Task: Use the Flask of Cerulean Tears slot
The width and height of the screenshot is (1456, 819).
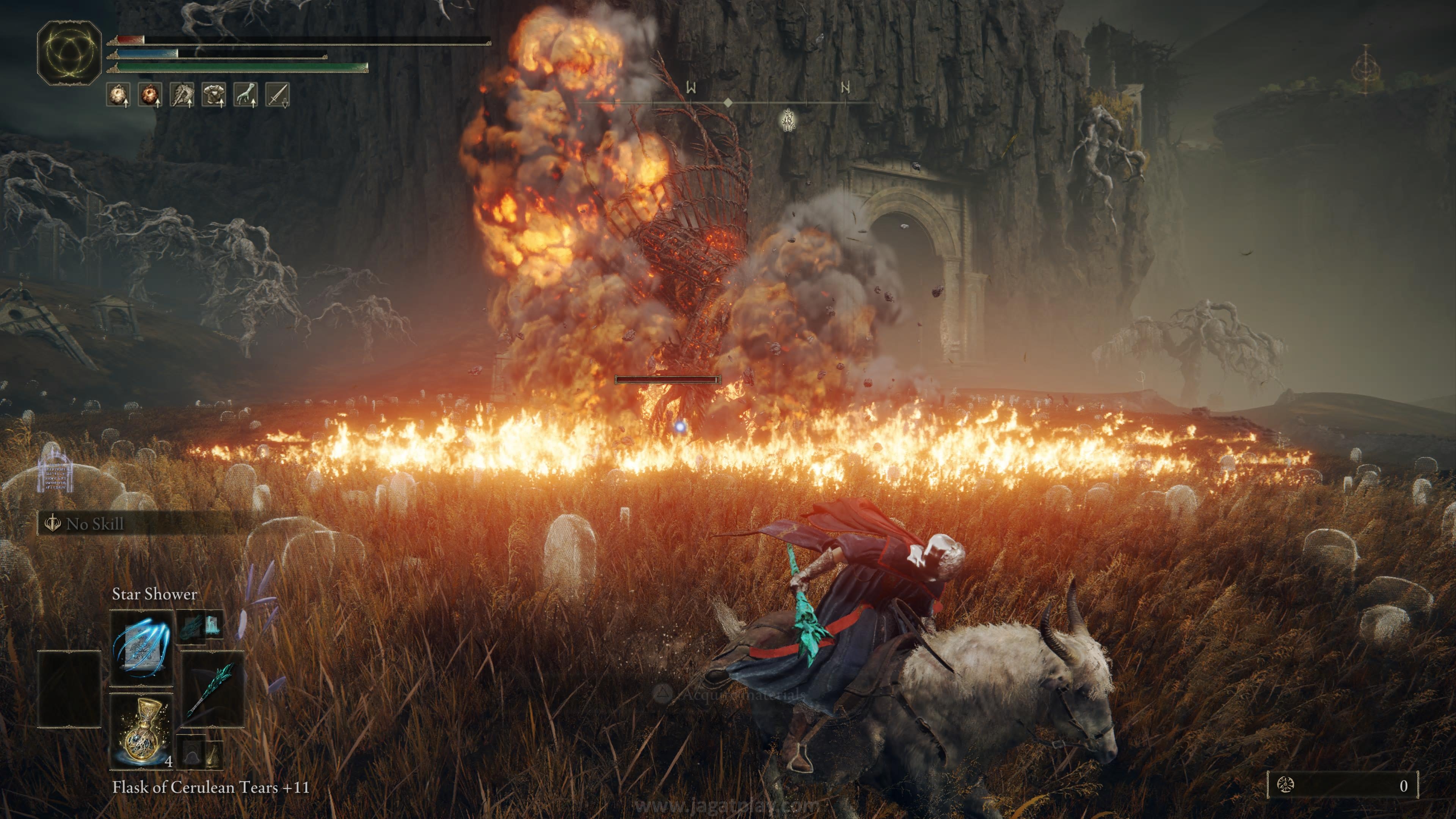Action: [141, 731]
